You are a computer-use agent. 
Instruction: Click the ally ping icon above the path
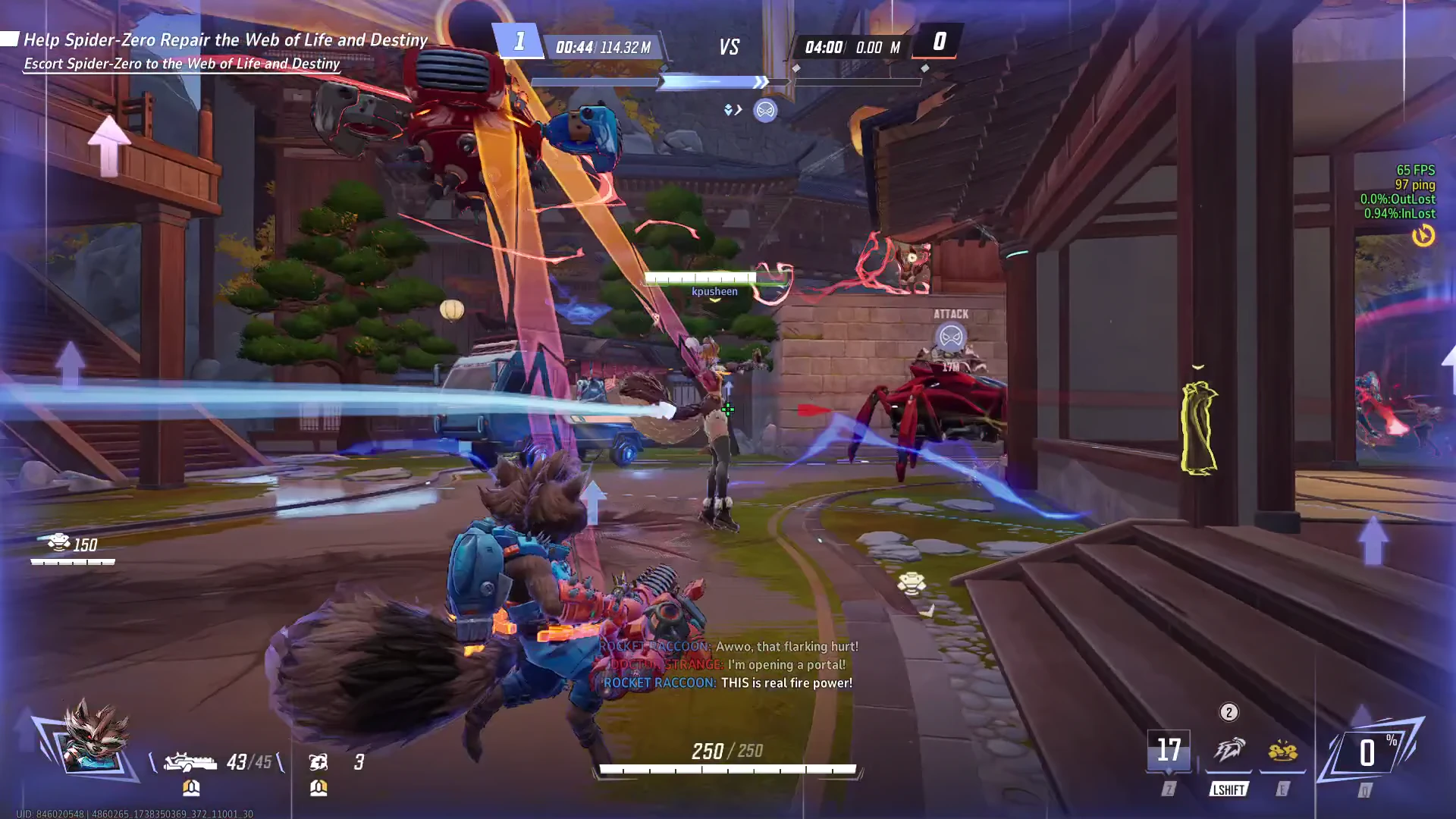click(911, 582)
